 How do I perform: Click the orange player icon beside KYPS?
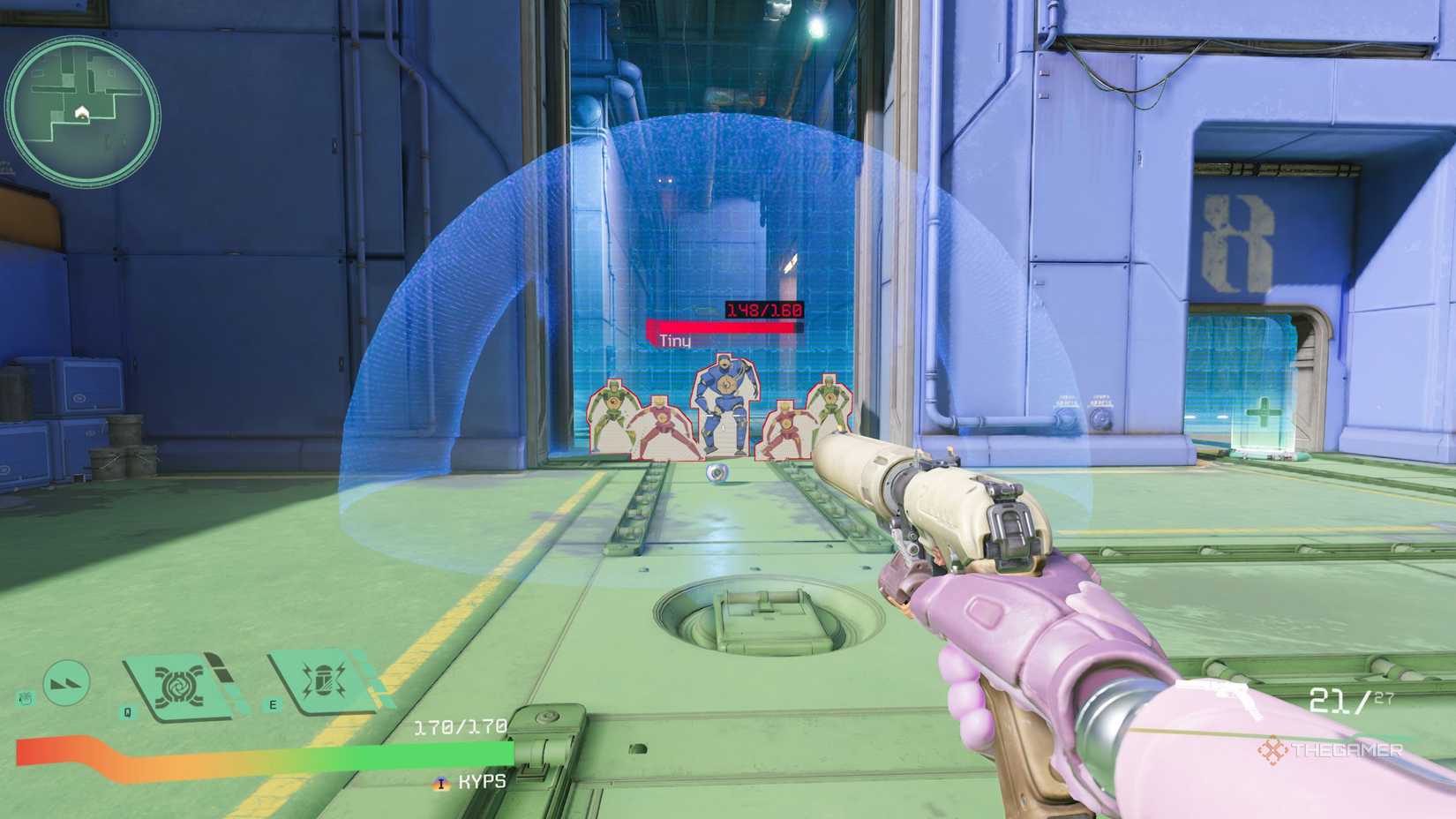442,781
